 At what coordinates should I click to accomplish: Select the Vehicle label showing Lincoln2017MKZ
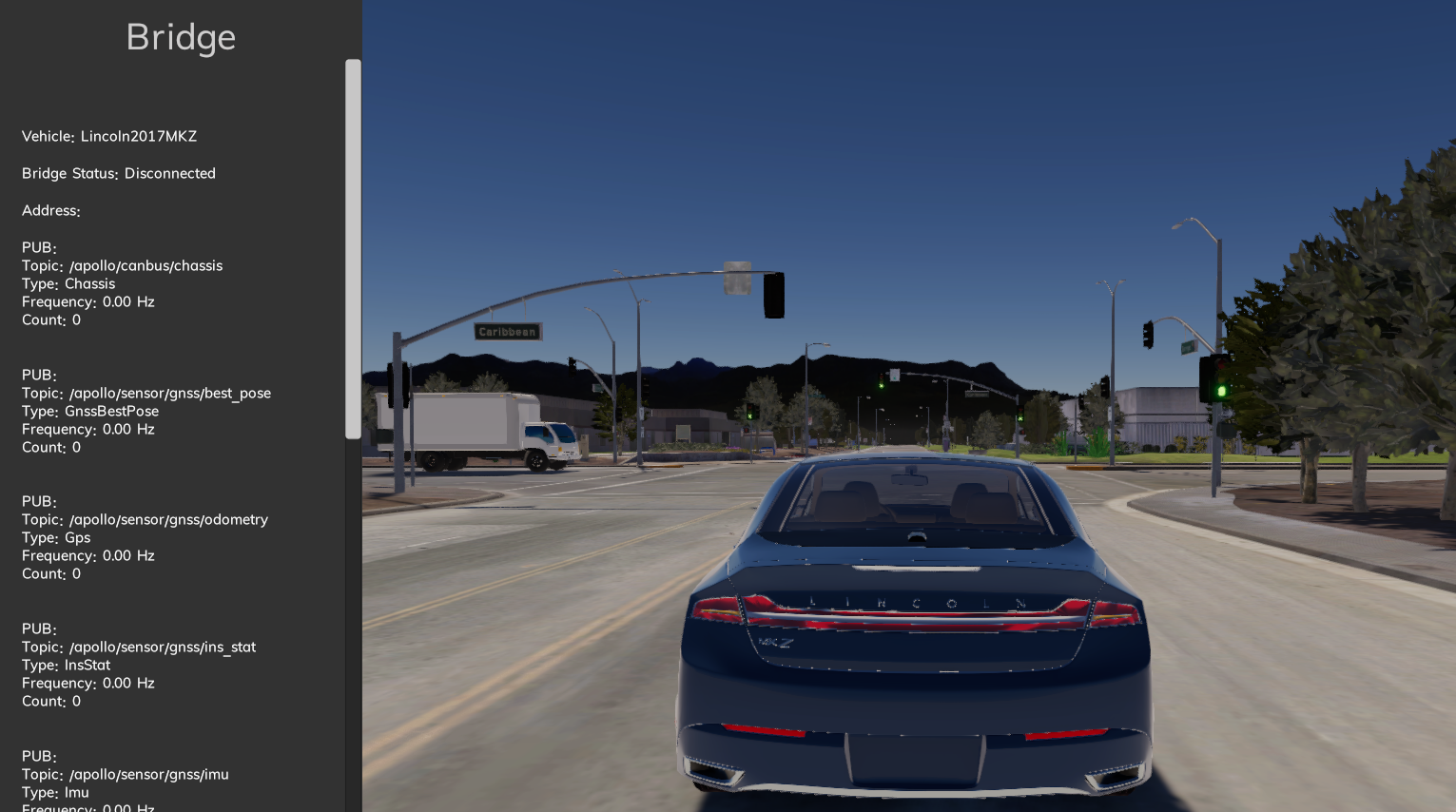click(x=108, y=136)
